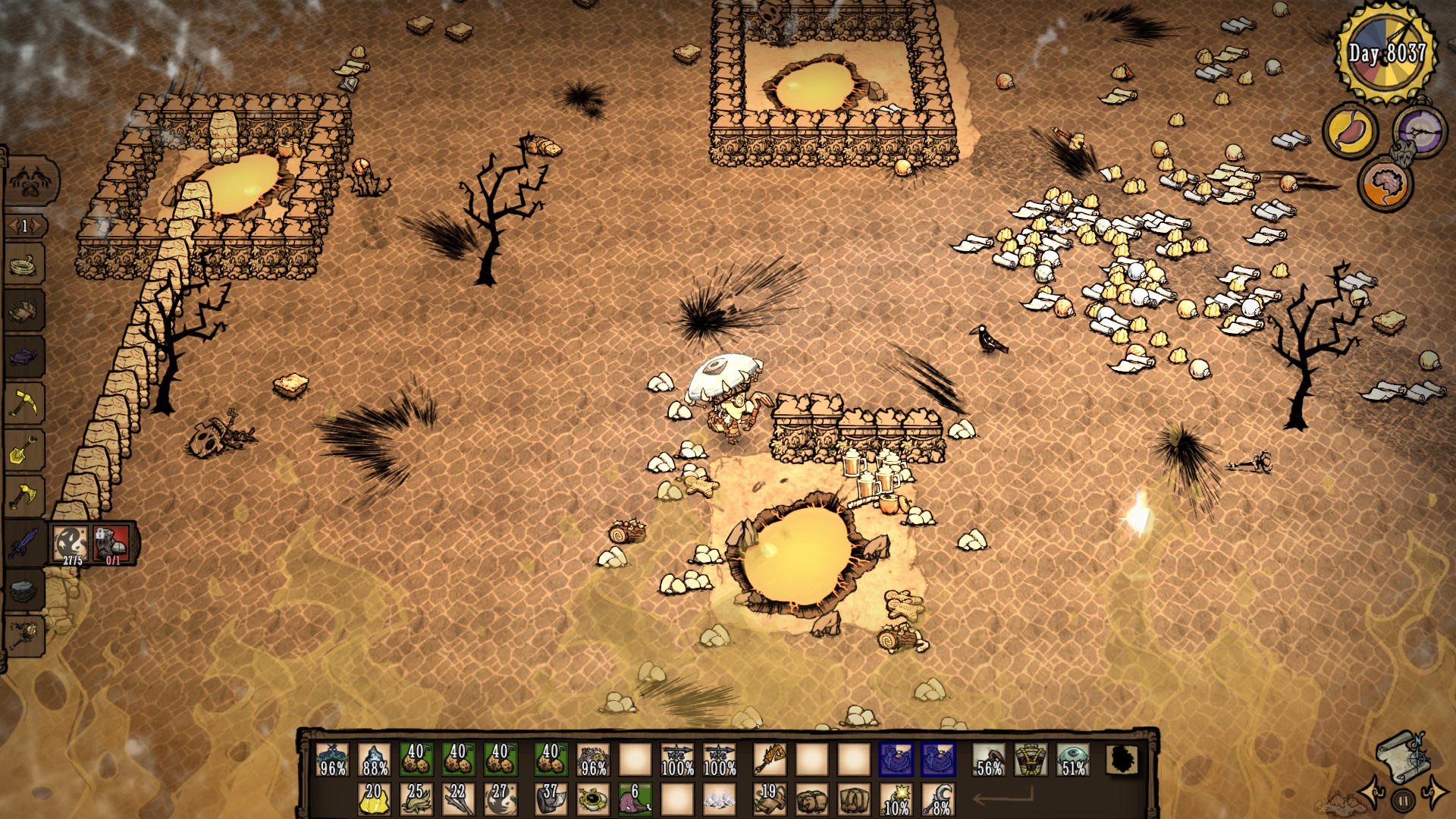
Task: Open the equipped backpack body slot
Action: [x=1031, y=759]
